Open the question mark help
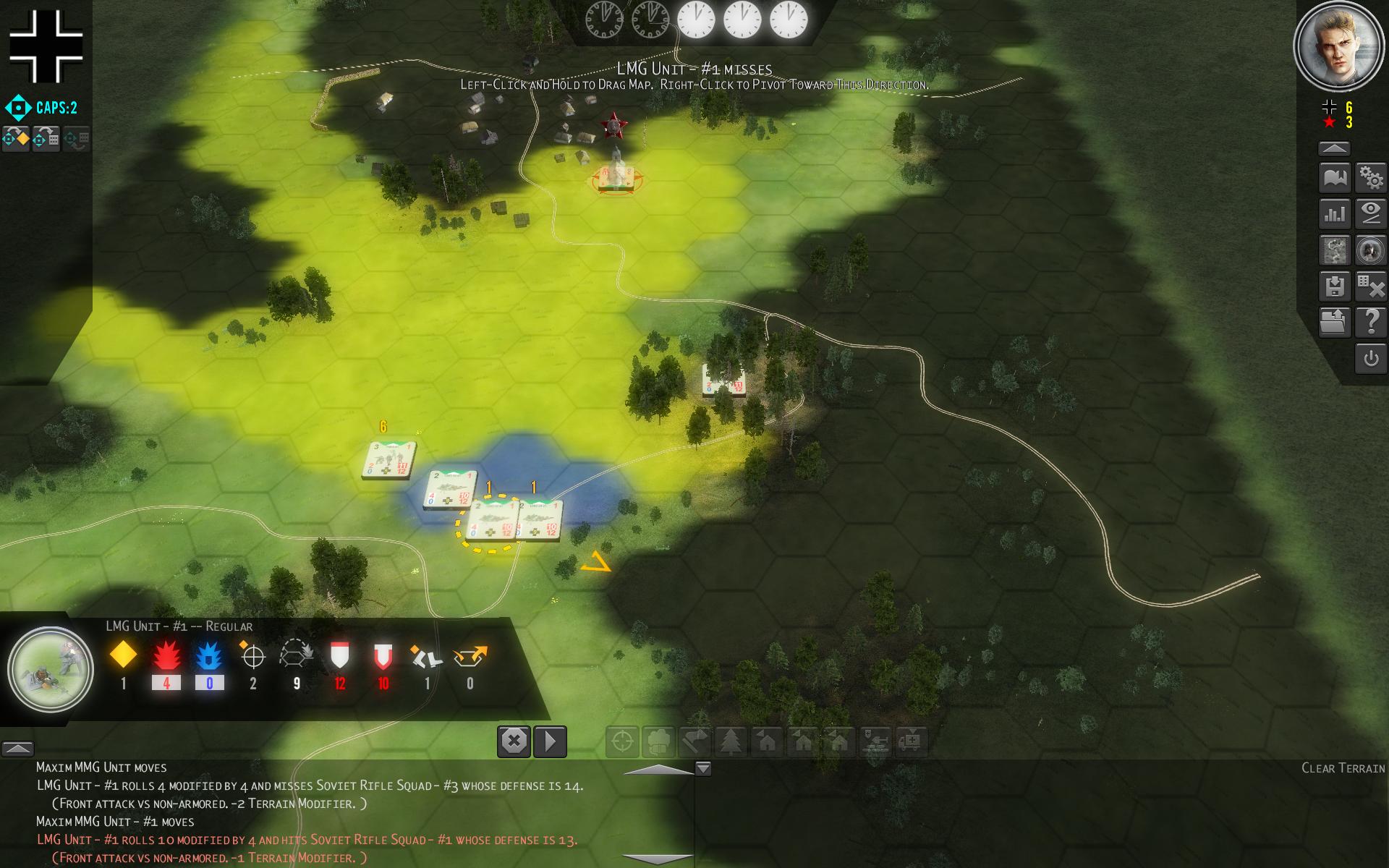Viewport: 1389px width, 868px height. click(x=1371, y=322)
